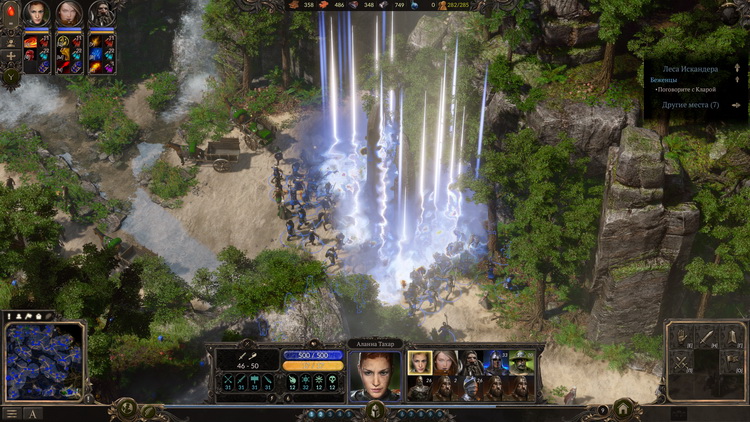This screenshot has height=422, width=750.
Task: Click the helmet emblem at bottom center
Action: [375, 410]
